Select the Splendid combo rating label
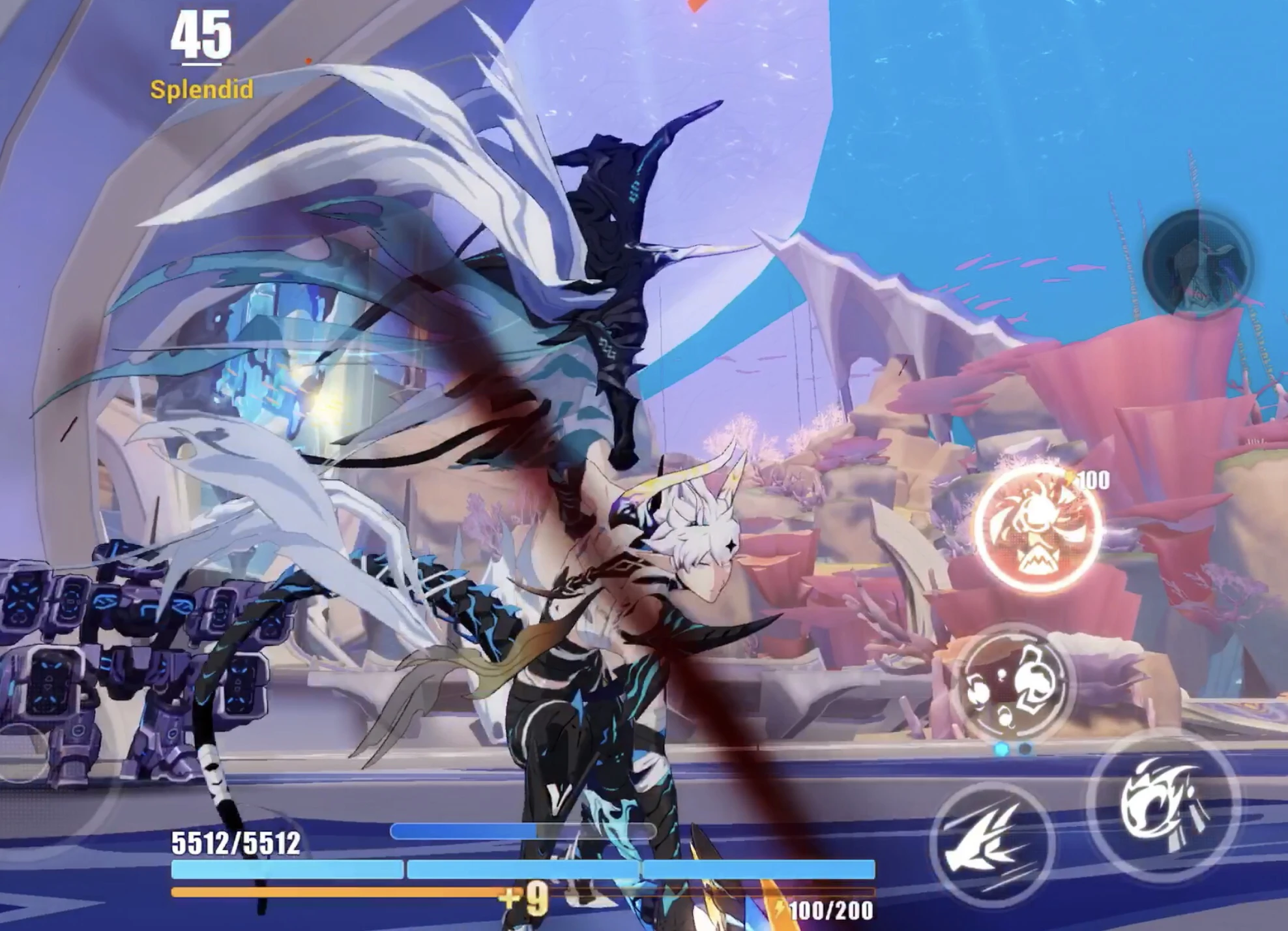The width and height of the screenshot is (1288, 931). coord(202,91)
